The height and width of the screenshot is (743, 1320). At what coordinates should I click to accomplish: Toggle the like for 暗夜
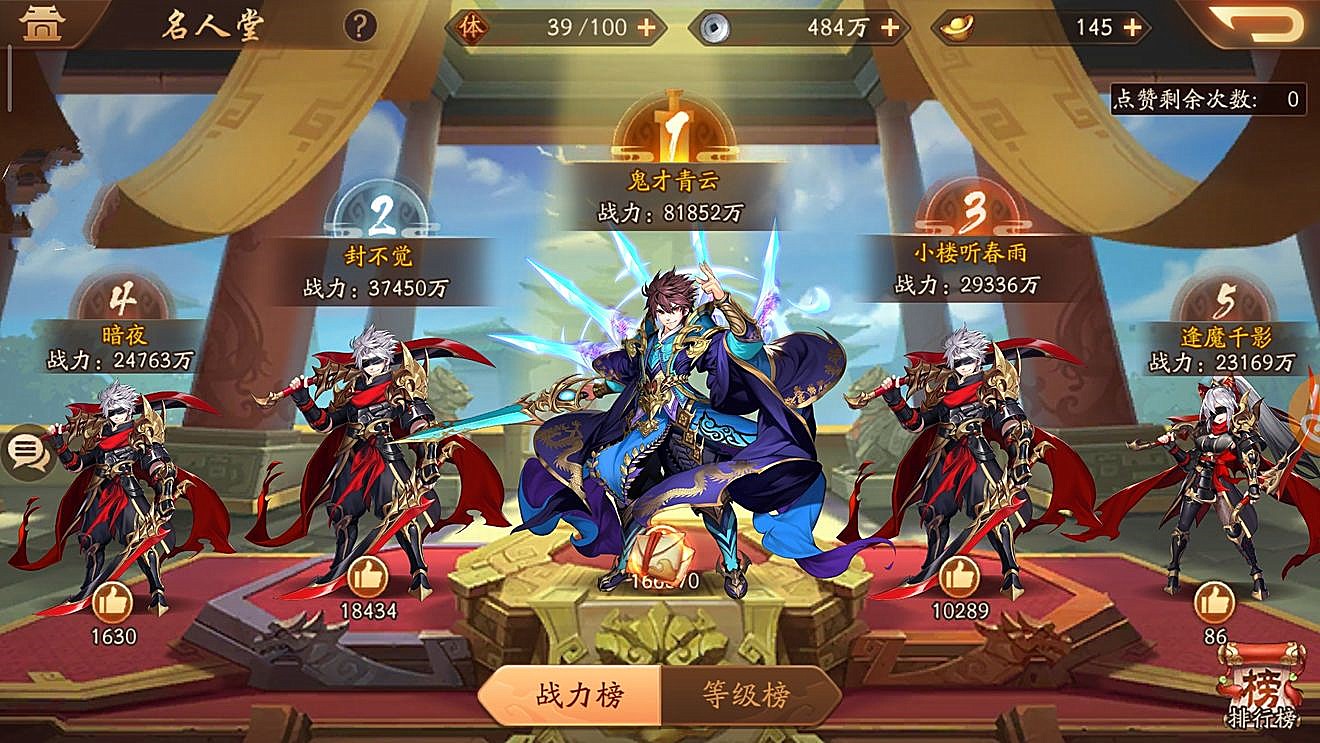click(x=113, y=604)
